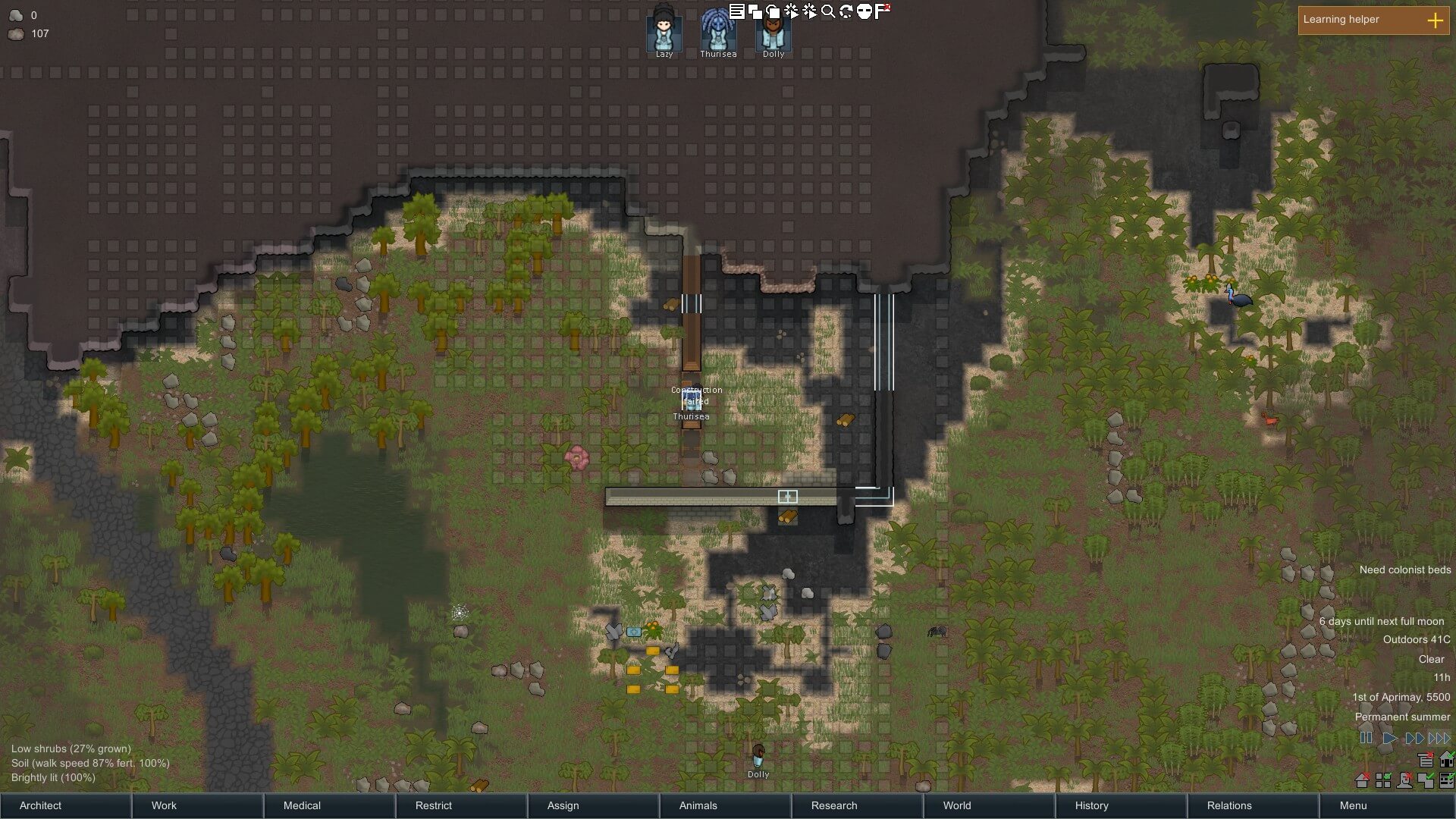The image size is (1456, 819).
Task: Set game speed to normal play
Action: (1390, 738)
